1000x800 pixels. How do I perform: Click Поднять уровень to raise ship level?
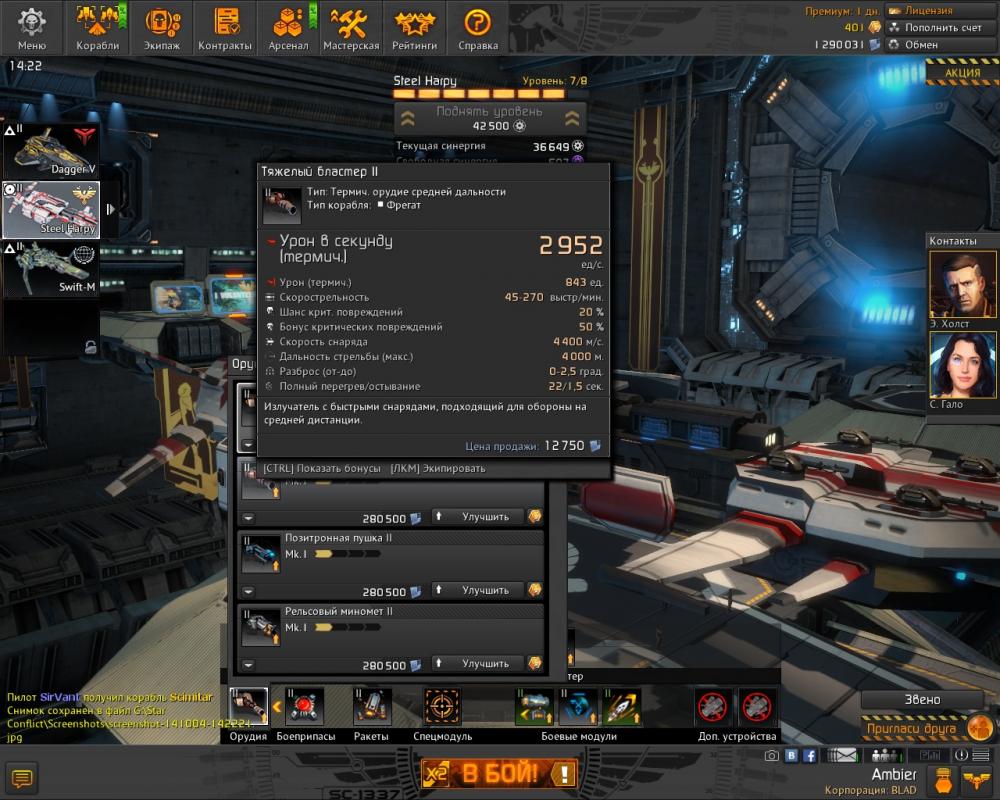pyautogui.click(x=489, y=118)
